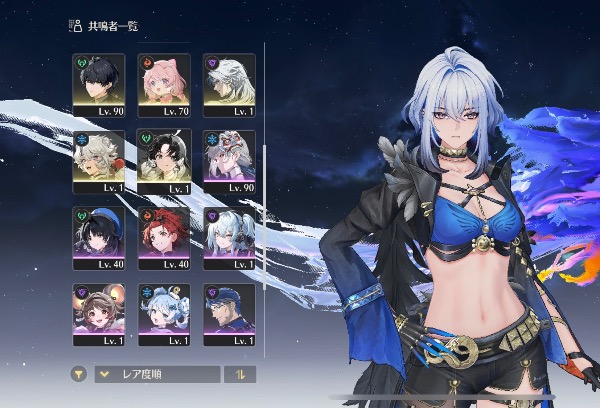
Task: Select the blue beret Lv. 40 character
Action: (x=99, y=235)
